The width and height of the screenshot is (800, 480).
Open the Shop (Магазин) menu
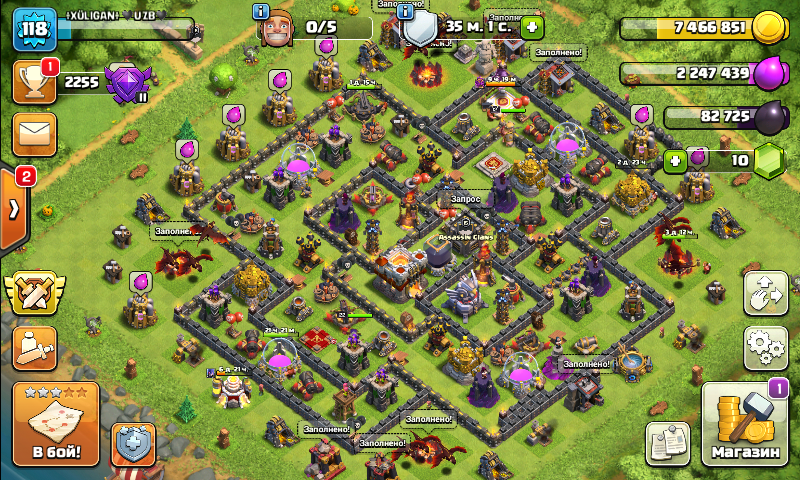744,425
